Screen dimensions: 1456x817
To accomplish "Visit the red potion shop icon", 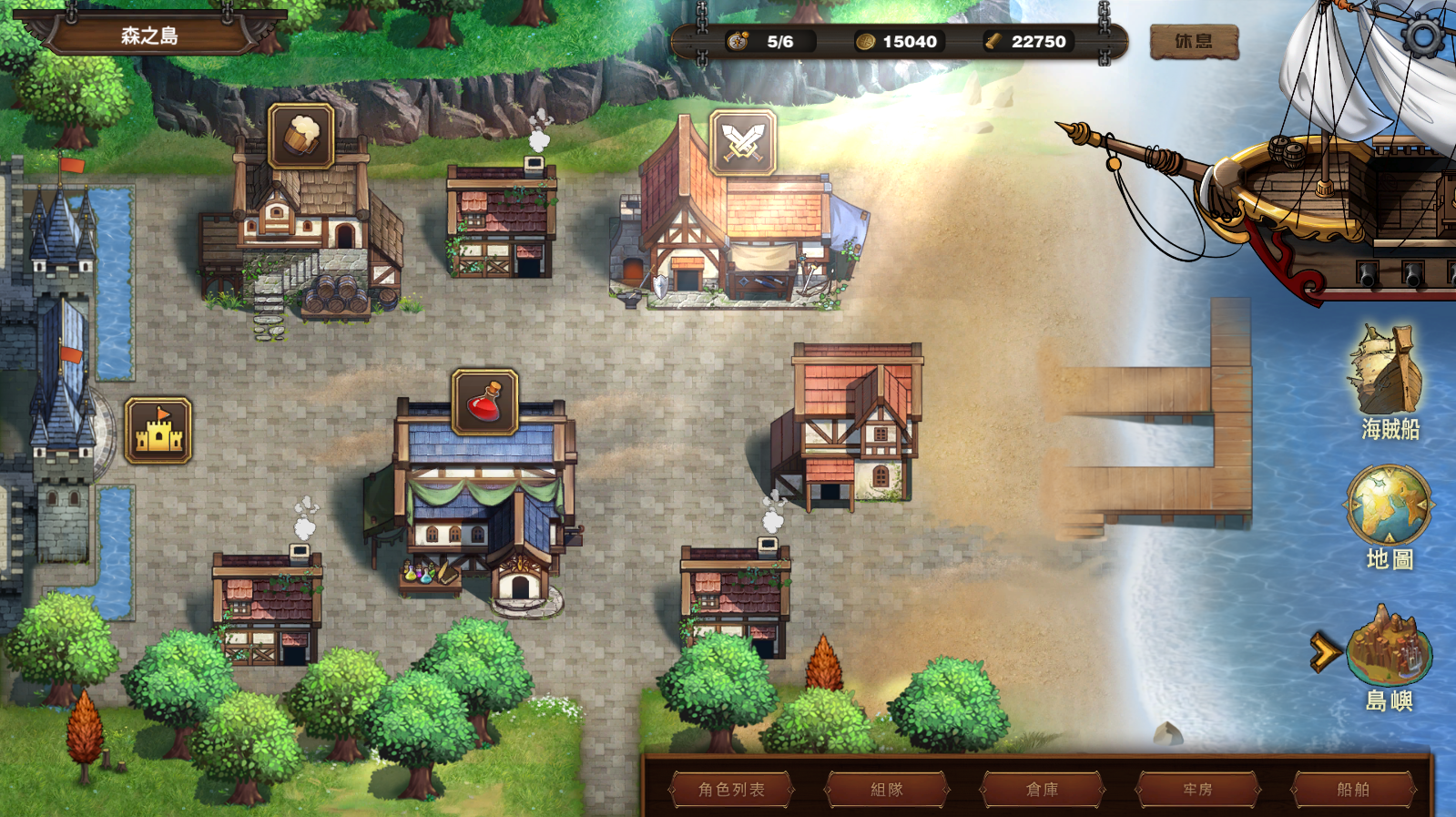I will pyautogui.click(x=485, y=402).
